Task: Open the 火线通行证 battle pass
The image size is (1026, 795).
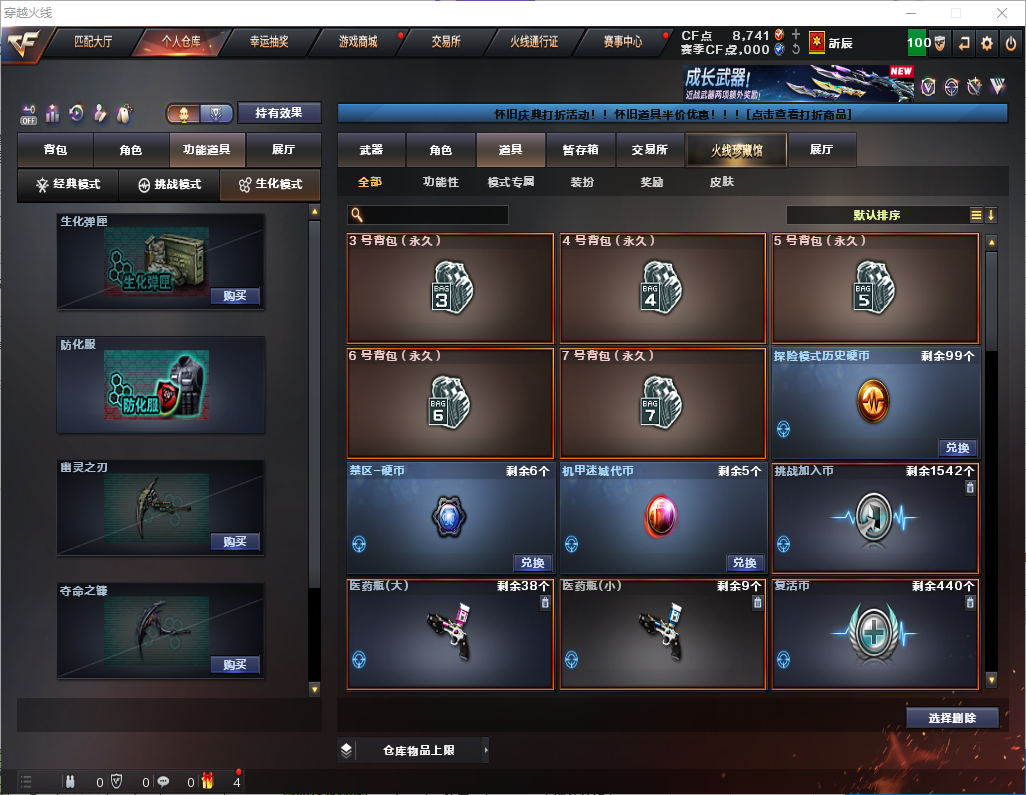Action: [534, 42]
